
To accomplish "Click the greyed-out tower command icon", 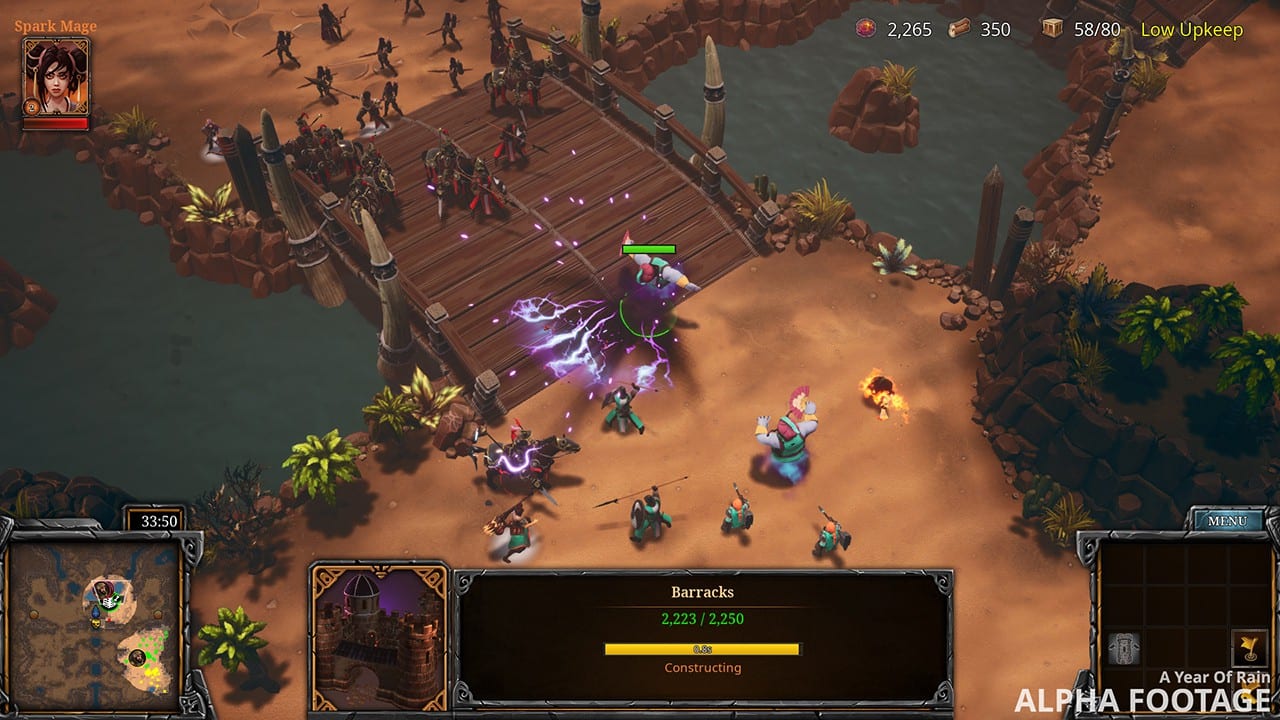I will (x=1124, y=648).
